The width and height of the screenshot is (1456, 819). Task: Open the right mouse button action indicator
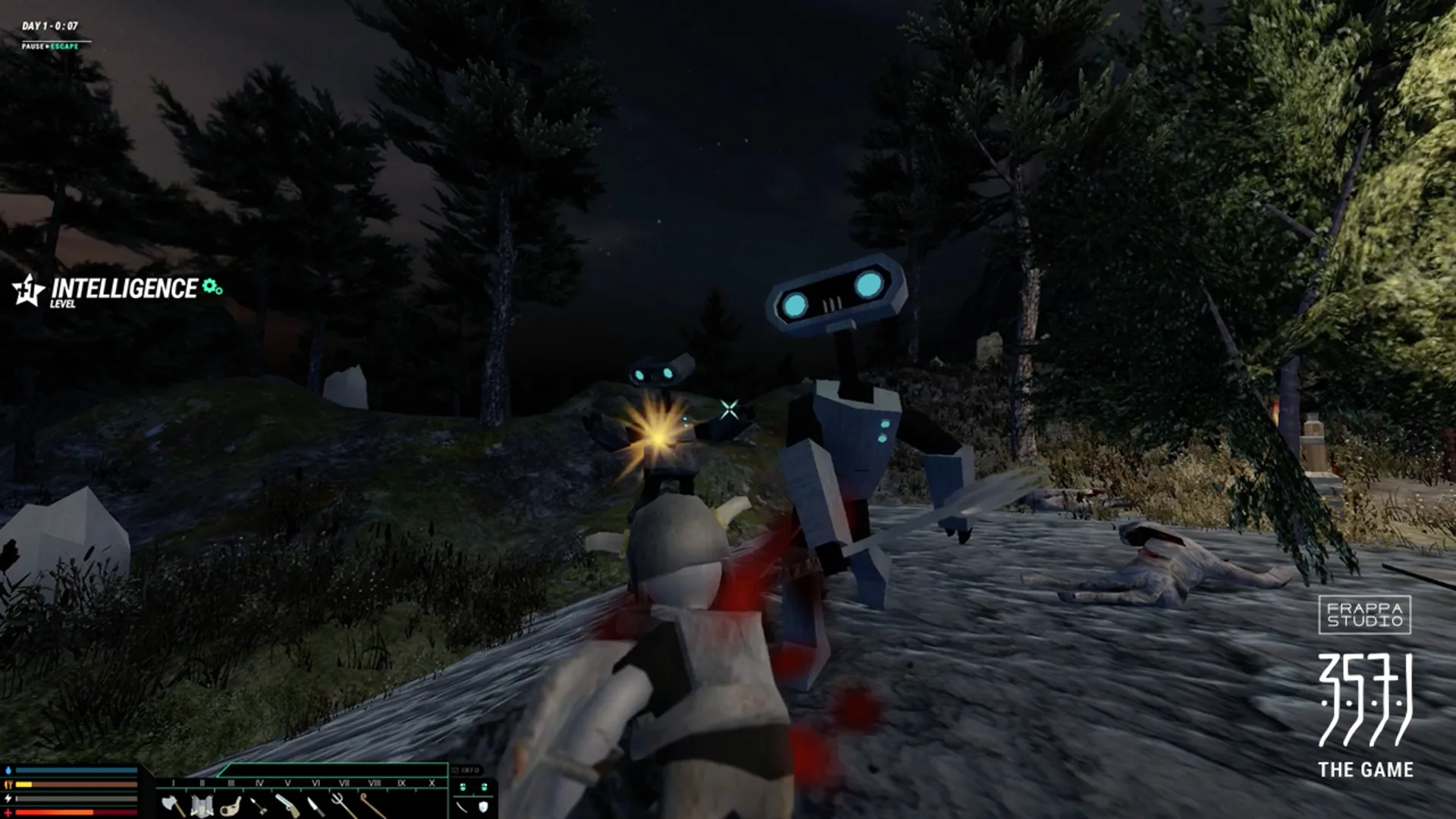click(485, 787)
